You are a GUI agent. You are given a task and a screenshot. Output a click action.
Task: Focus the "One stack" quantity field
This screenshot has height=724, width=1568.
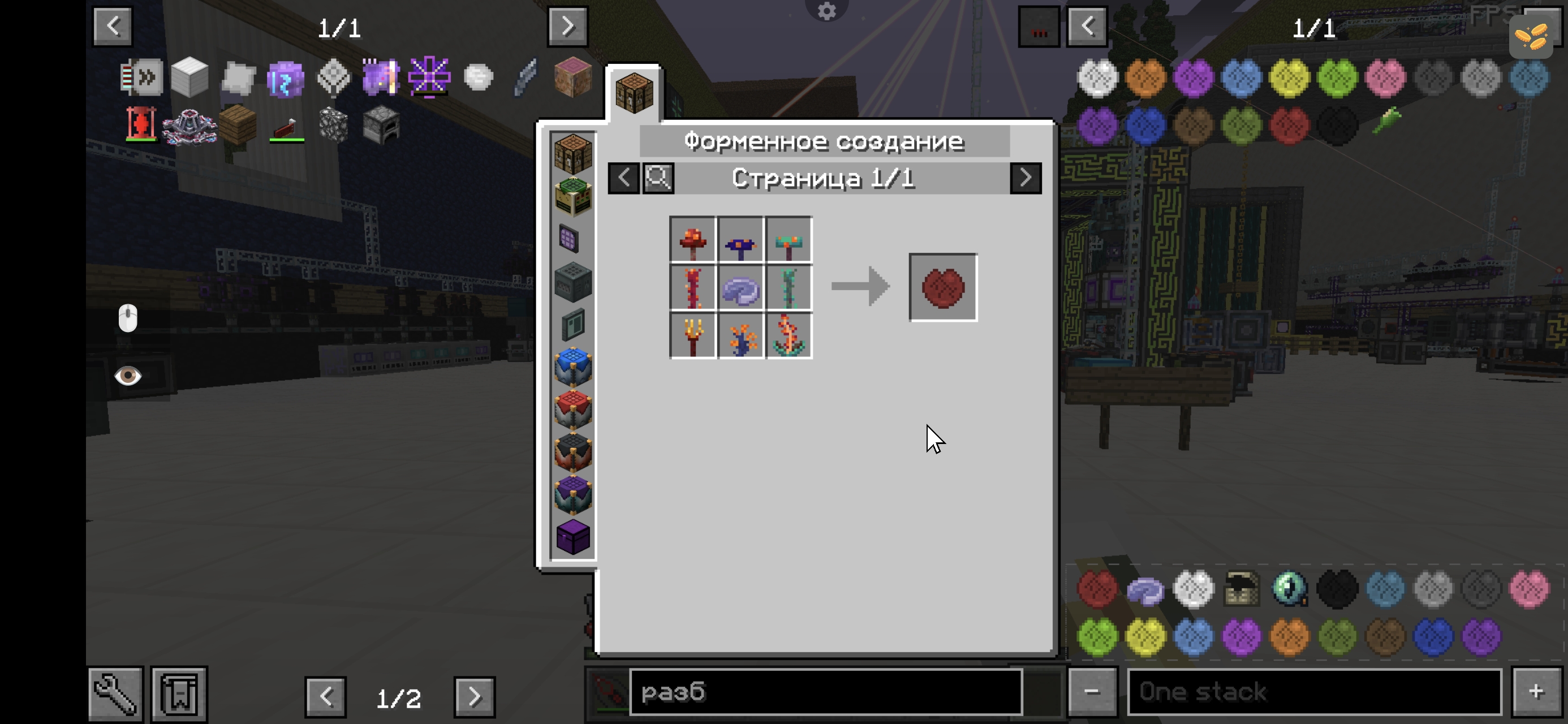pyautogui.click(x=1314, y=692)
